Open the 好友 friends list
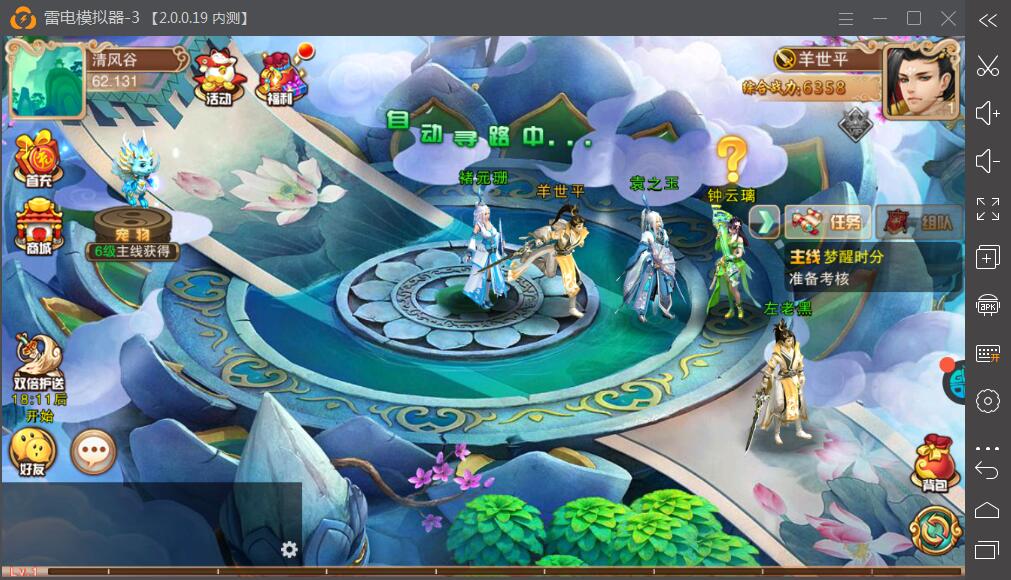 32,453
